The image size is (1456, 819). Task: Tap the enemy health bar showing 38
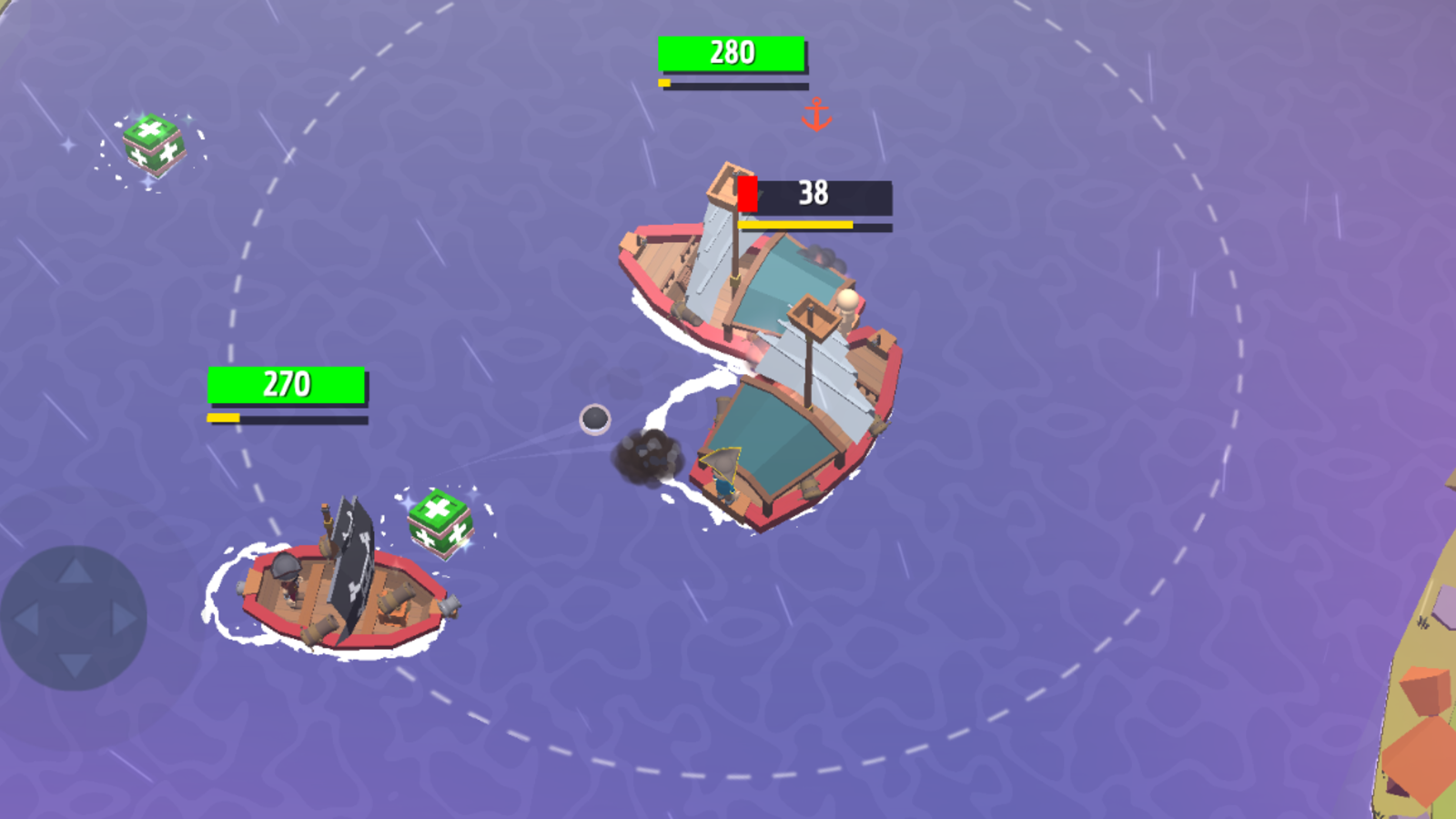point(814,193)
